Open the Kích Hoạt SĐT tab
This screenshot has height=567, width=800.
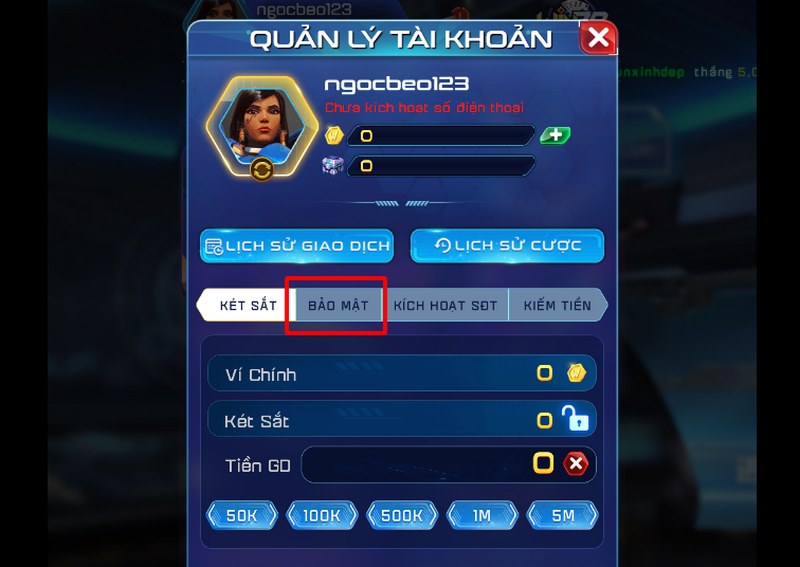coord(444,305)
